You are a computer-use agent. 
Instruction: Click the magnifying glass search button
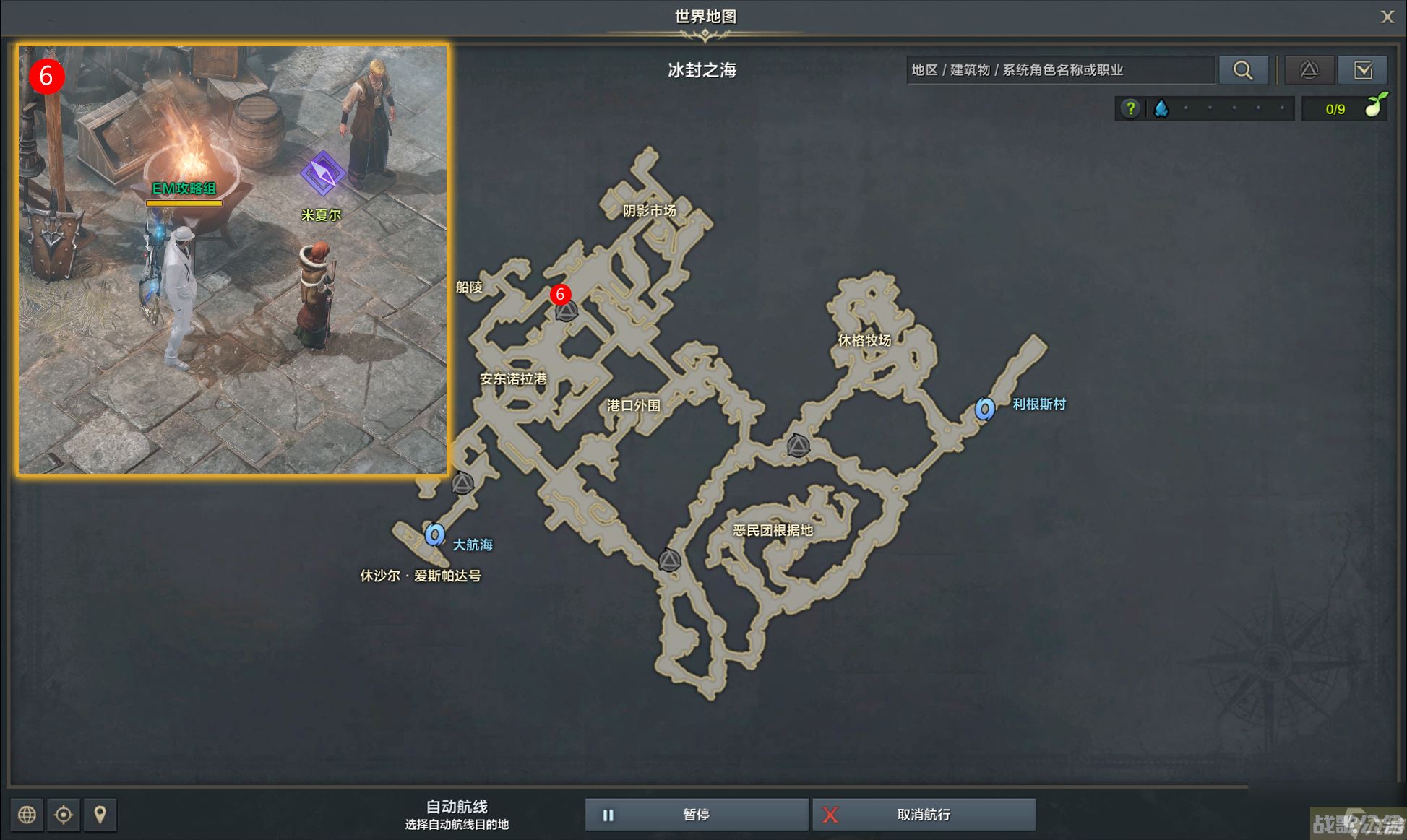click(1243, 70)
